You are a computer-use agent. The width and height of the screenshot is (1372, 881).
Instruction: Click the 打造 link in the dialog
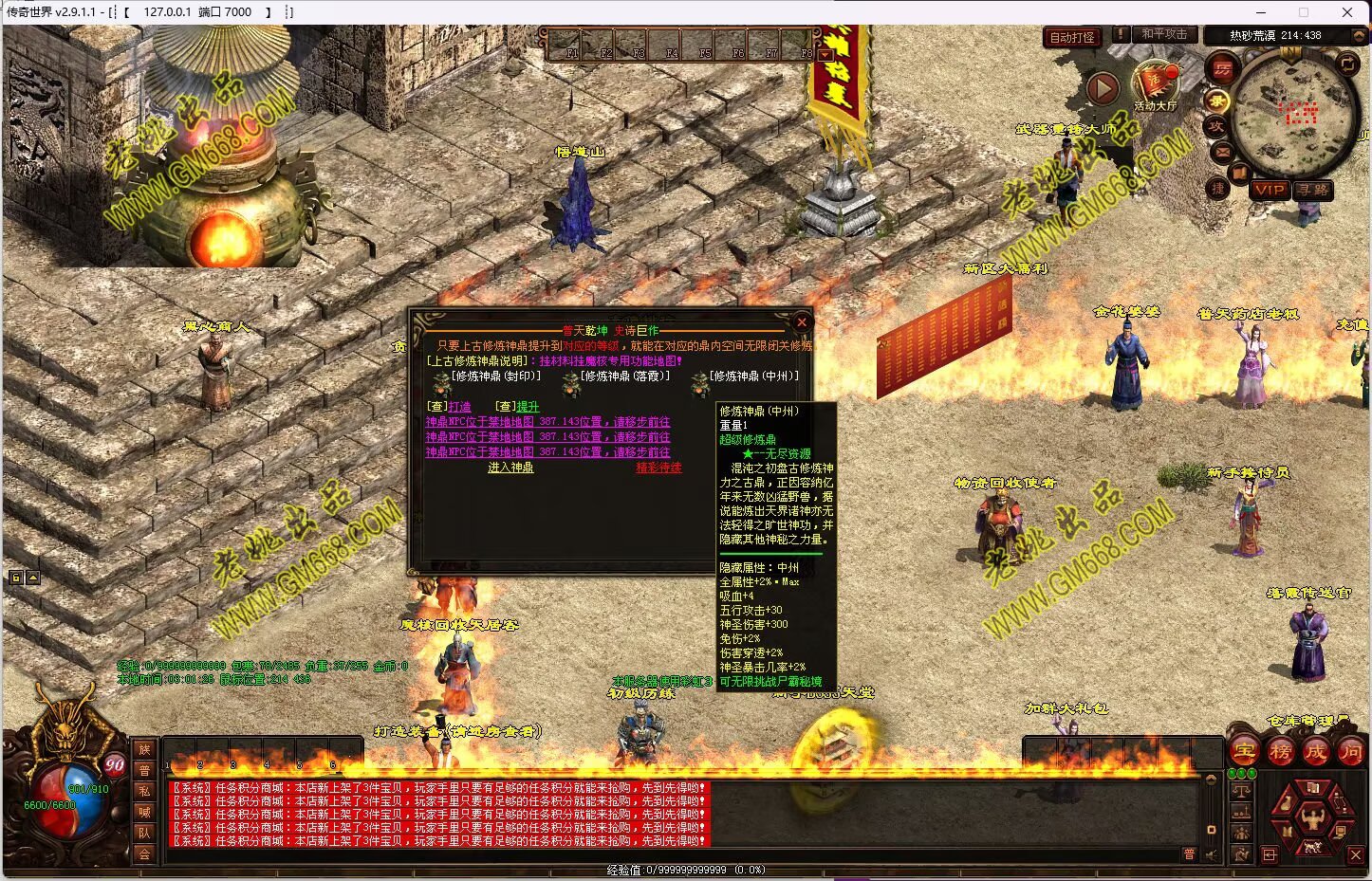point(460,407)
